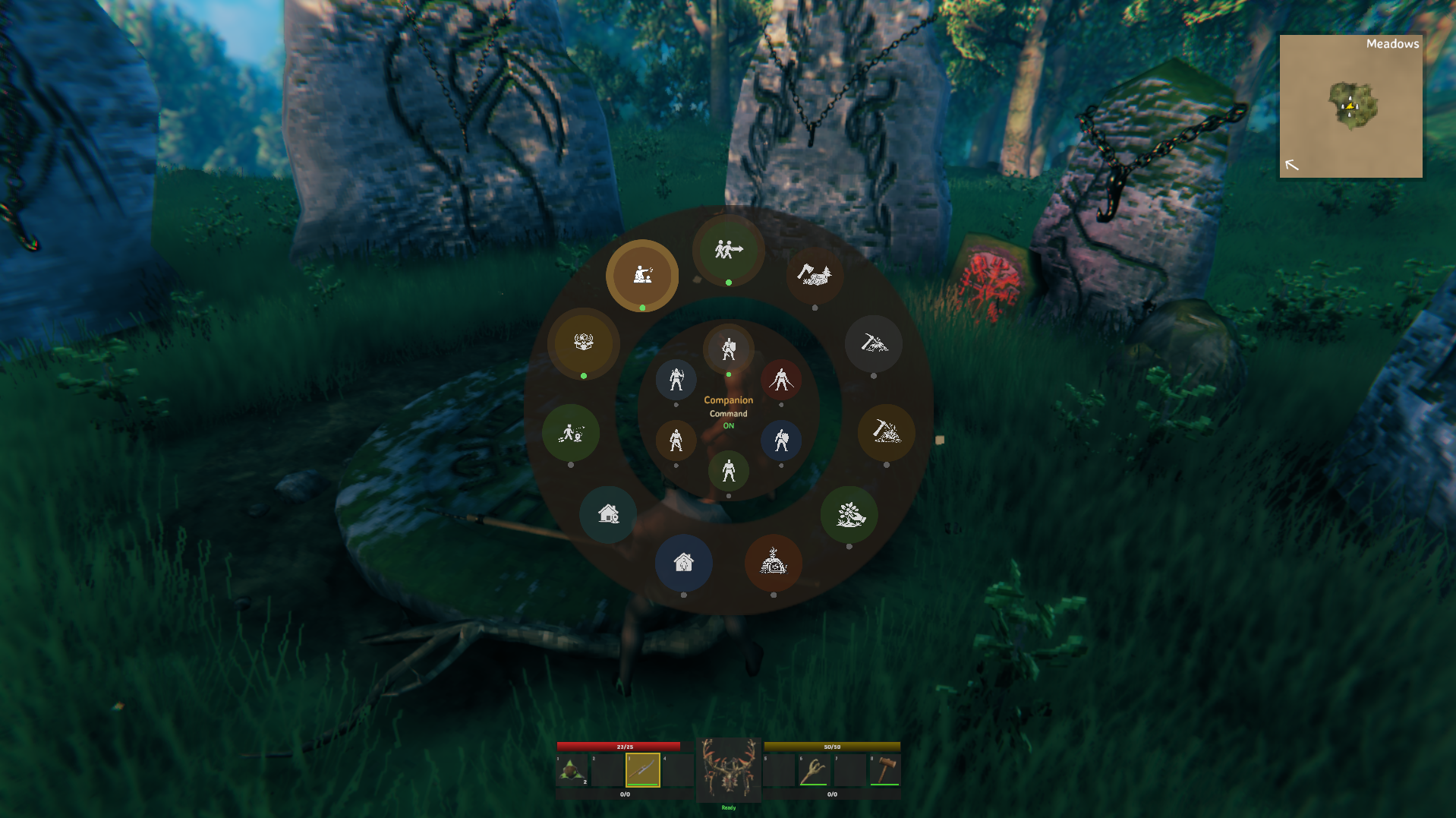Select the stone pickaxe icon on the right
Viewport: 1456px width, 818px height.
click(887, 433)
